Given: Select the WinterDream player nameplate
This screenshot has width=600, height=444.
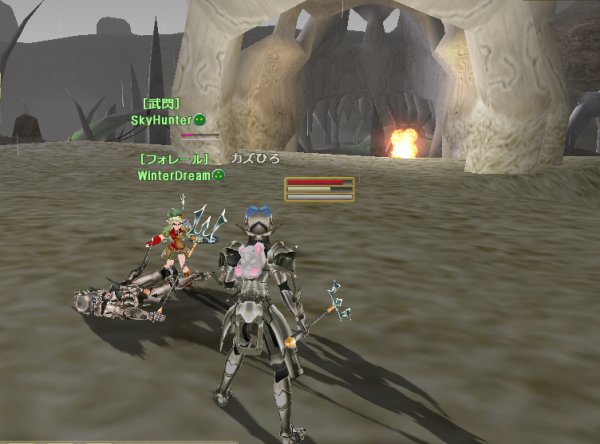Looking at the screenshot, I should click(x=175, y=176).
